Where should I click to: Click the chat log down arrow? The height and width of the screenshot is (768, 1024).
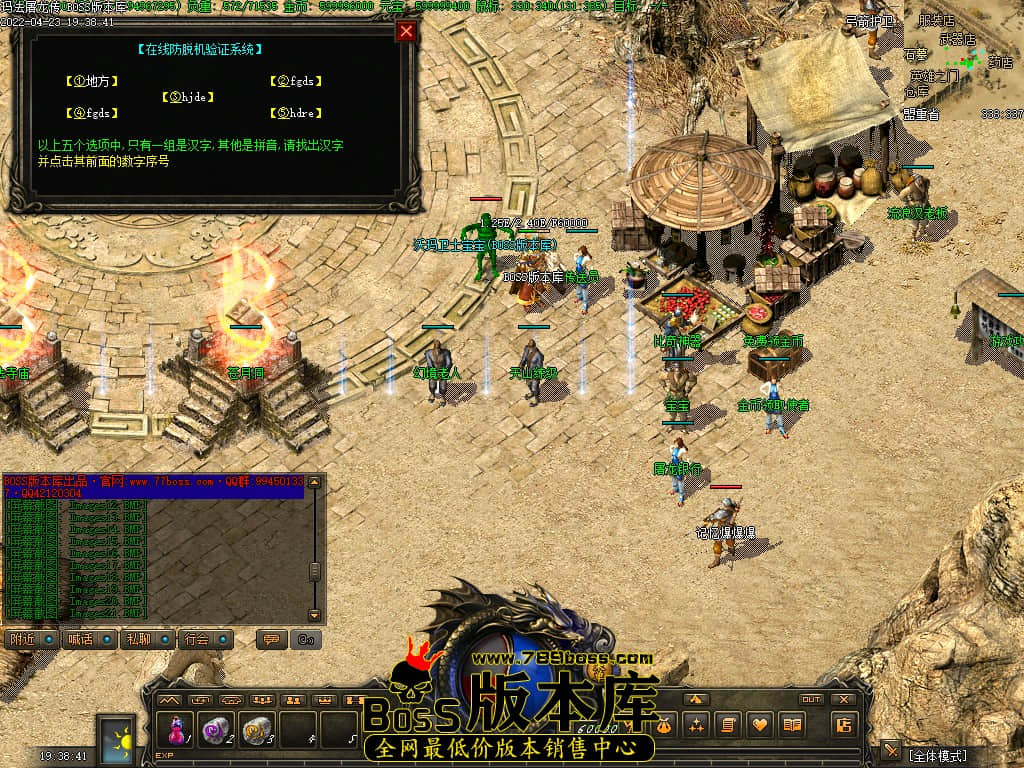click(x=315, y=615)
